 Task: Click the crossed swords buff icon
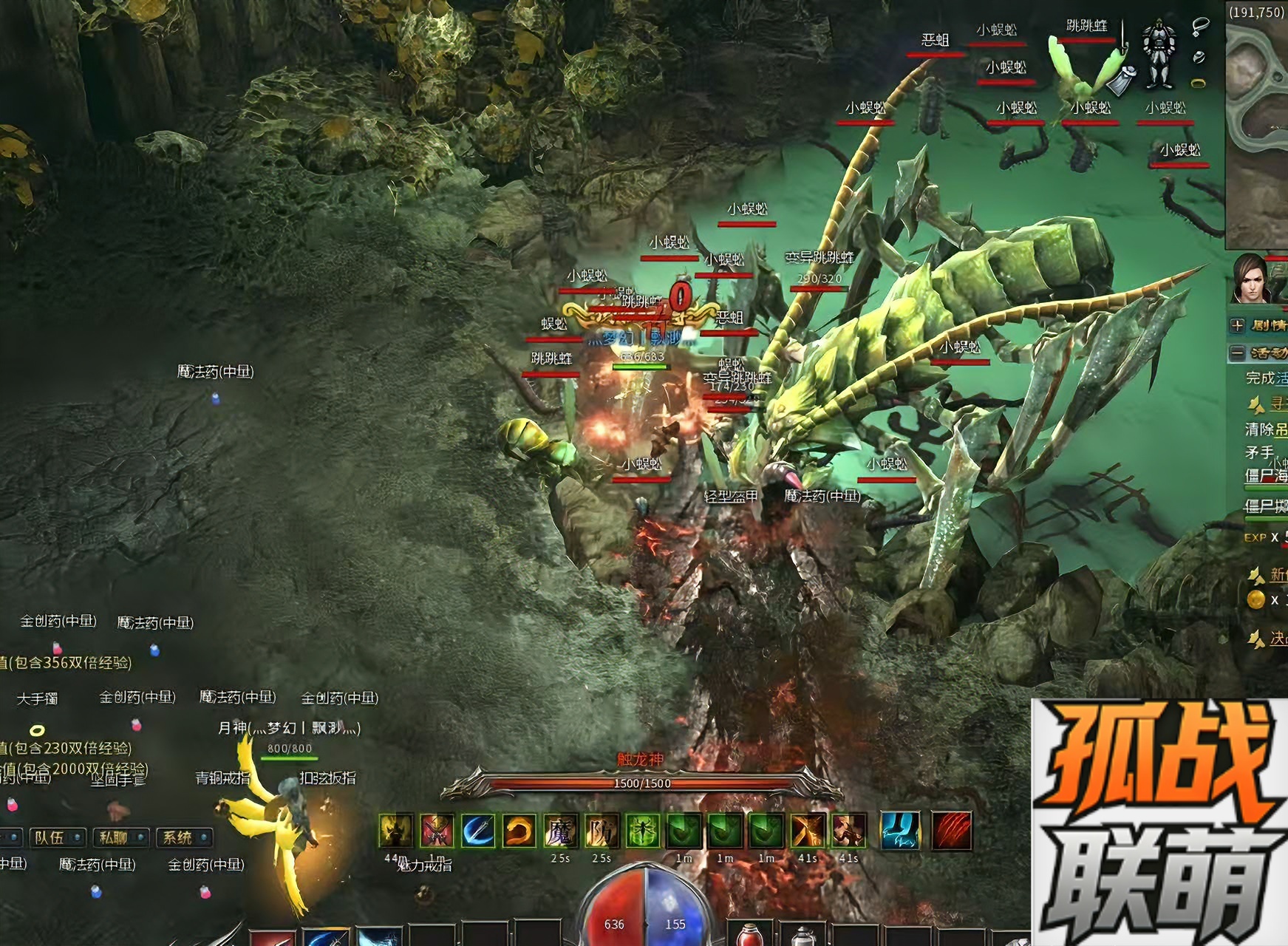[x=437, y=831]
